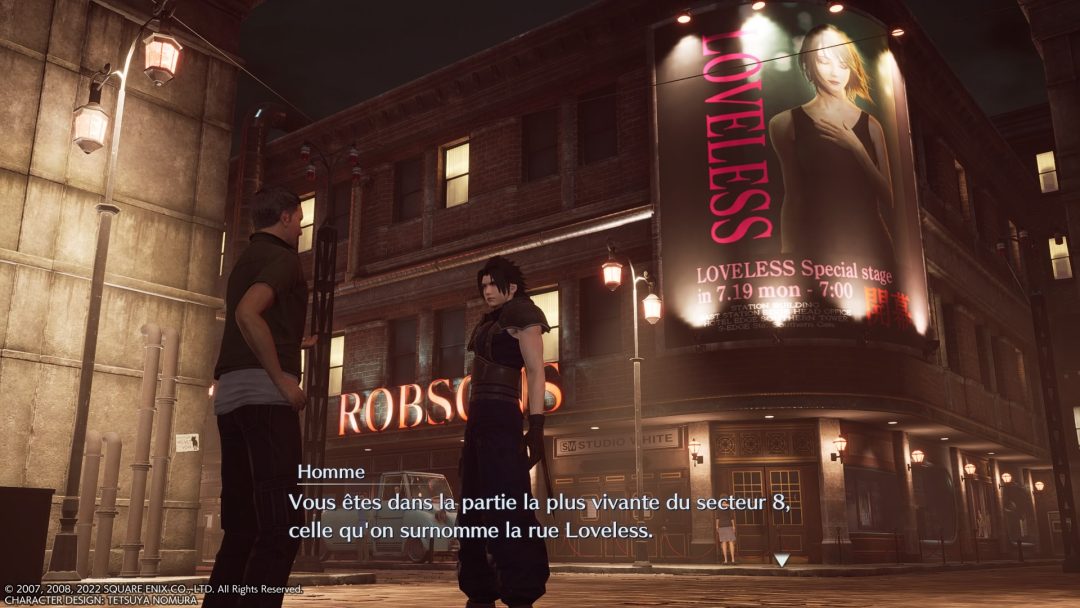Advance dialogue with the white continue arrow

[x=782, y=560]
